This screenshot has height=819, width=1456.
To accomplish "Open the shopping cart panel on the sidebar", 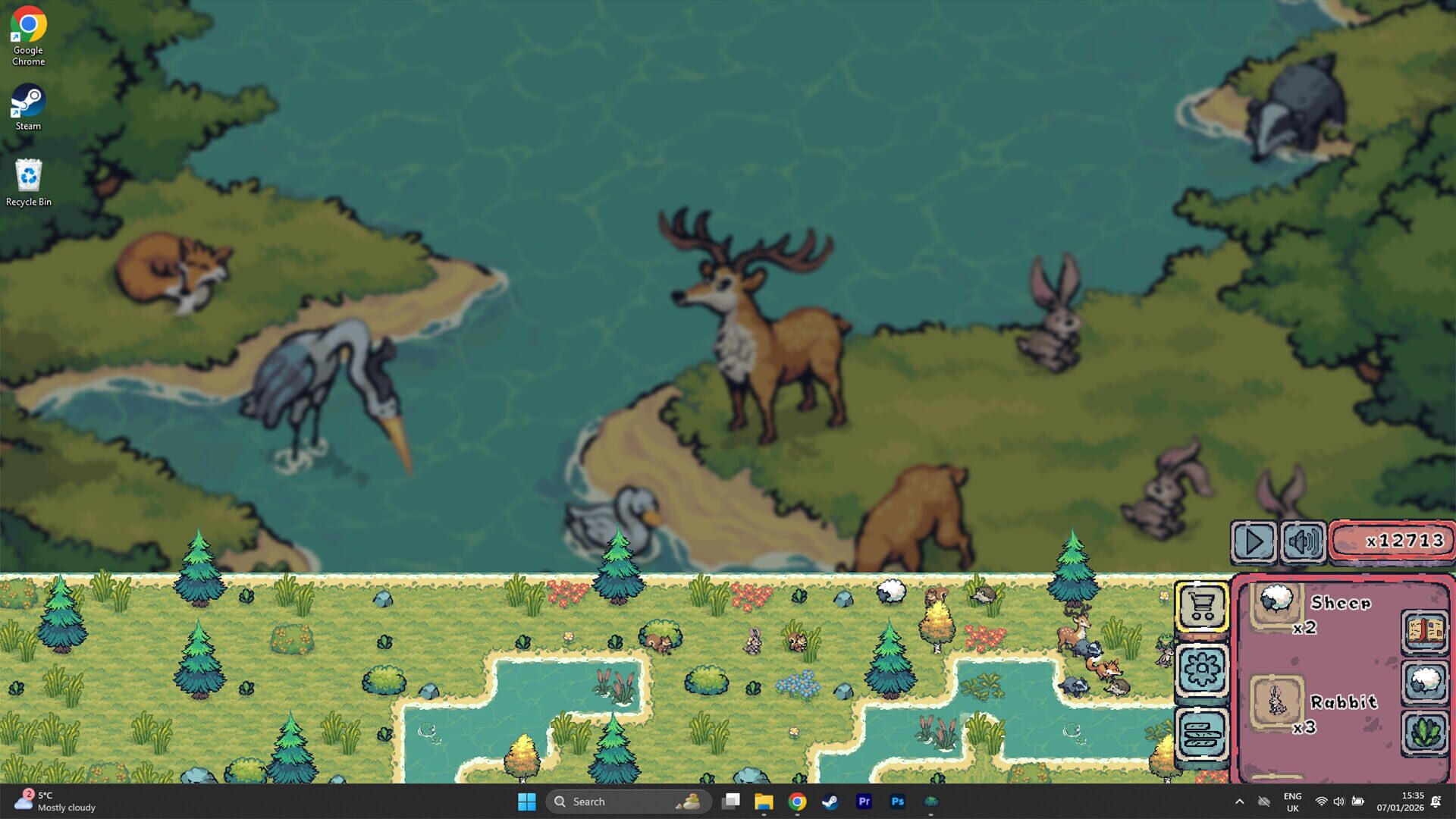I will (x=1203, y=607).
